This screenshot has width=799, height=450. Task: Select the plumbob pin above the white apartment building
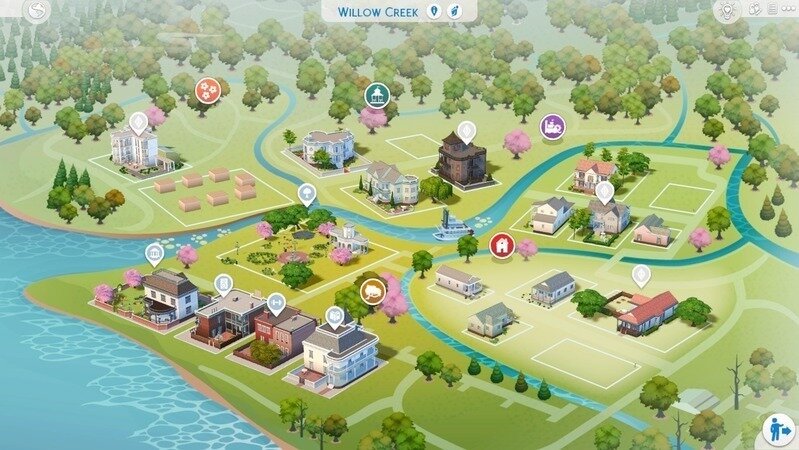click(138, 122)
